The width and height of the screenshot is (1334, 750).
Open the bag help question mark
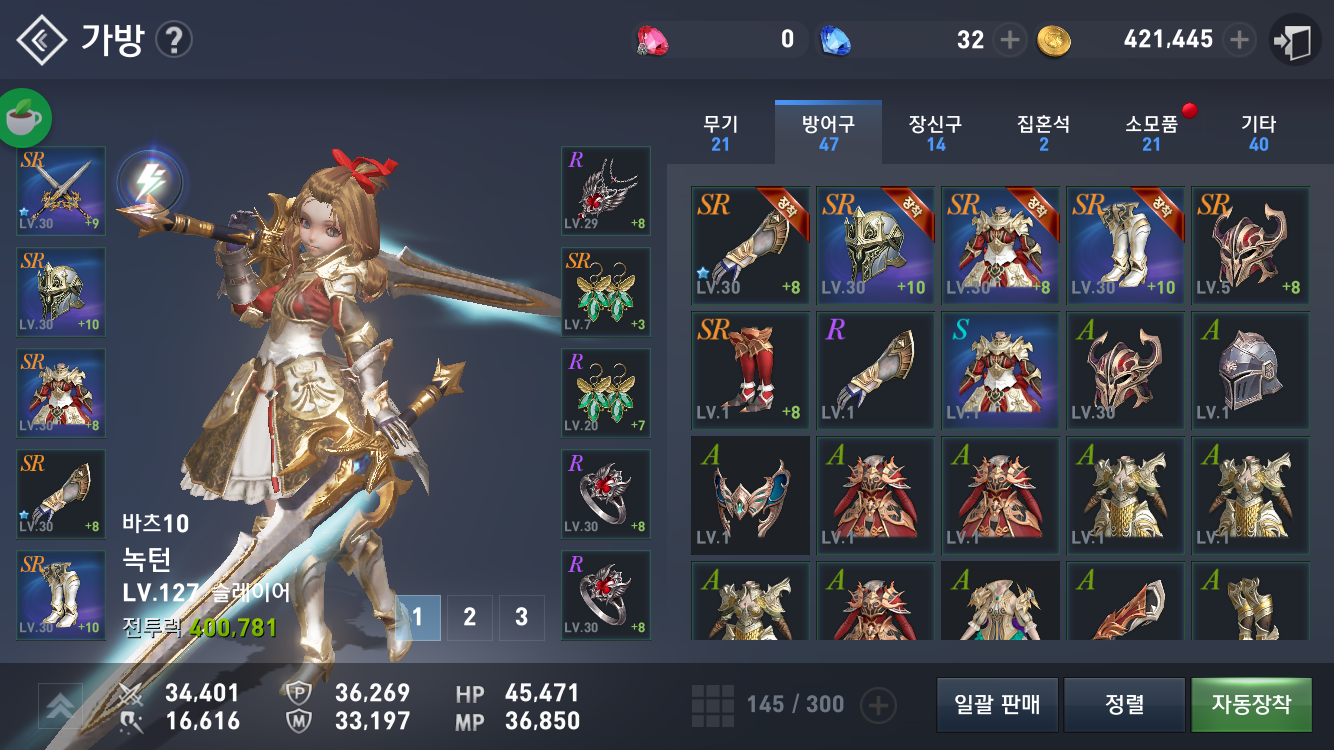175,40
